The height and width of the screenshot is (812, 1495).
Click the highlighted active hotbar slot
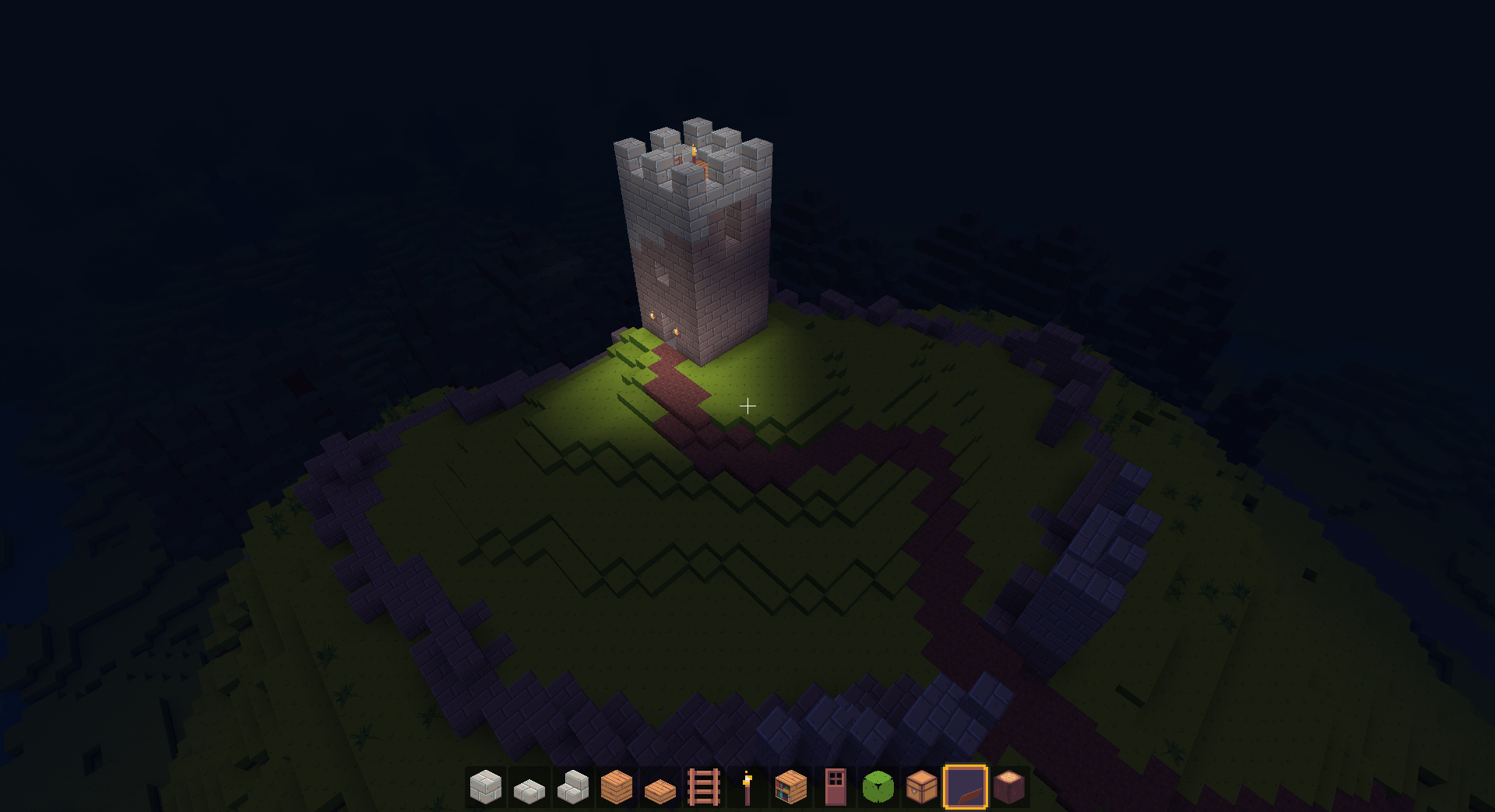pyautogui.click(x=966, y=787)
